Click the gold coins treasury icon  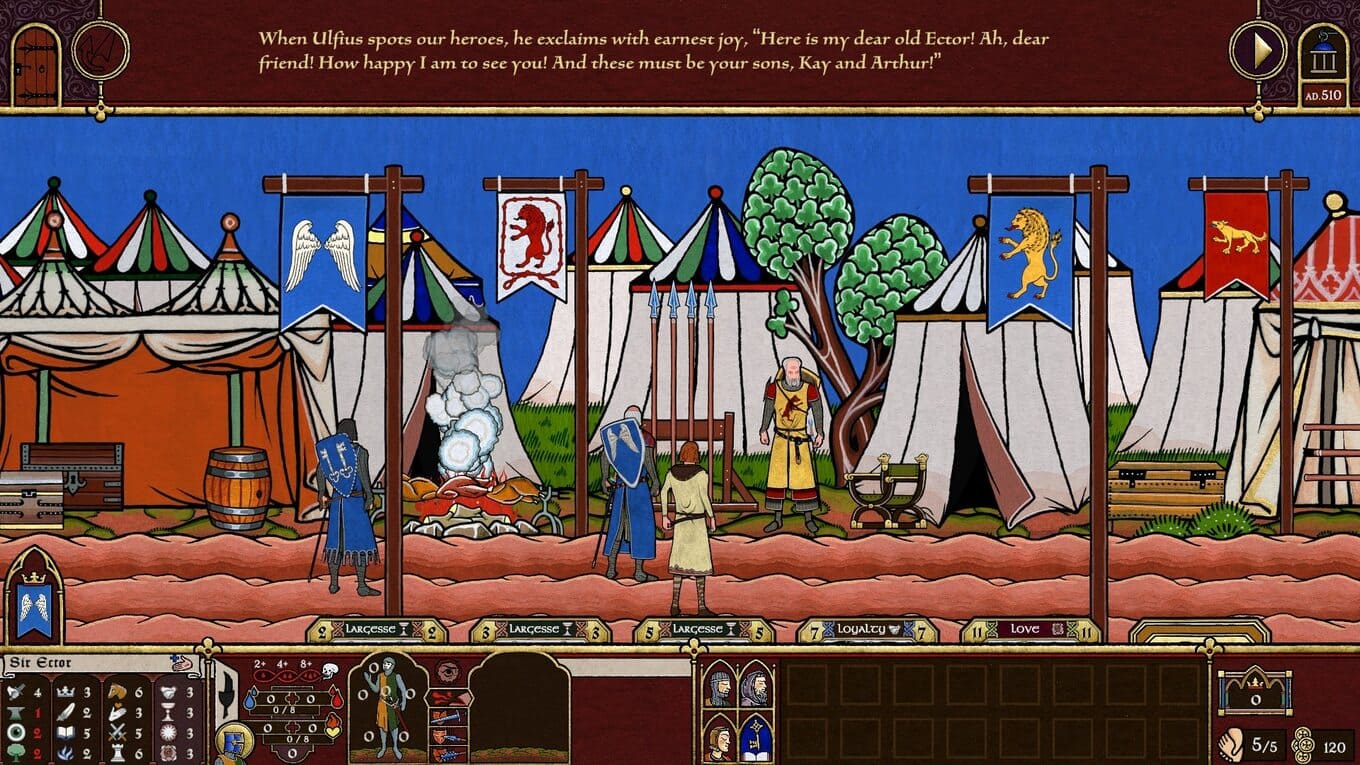point(1302,745)
